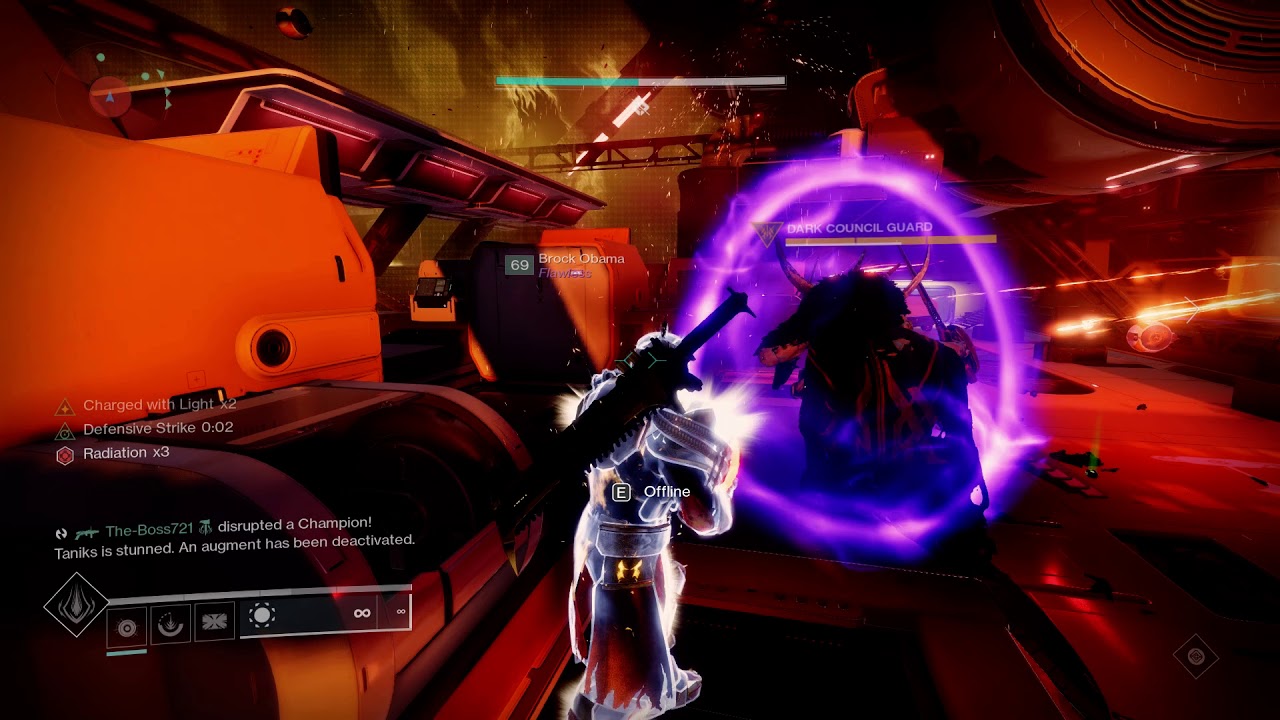The image size is (1280, 720).
Task: Trigger the class ability slot
Action: click(x=214, y=622)
